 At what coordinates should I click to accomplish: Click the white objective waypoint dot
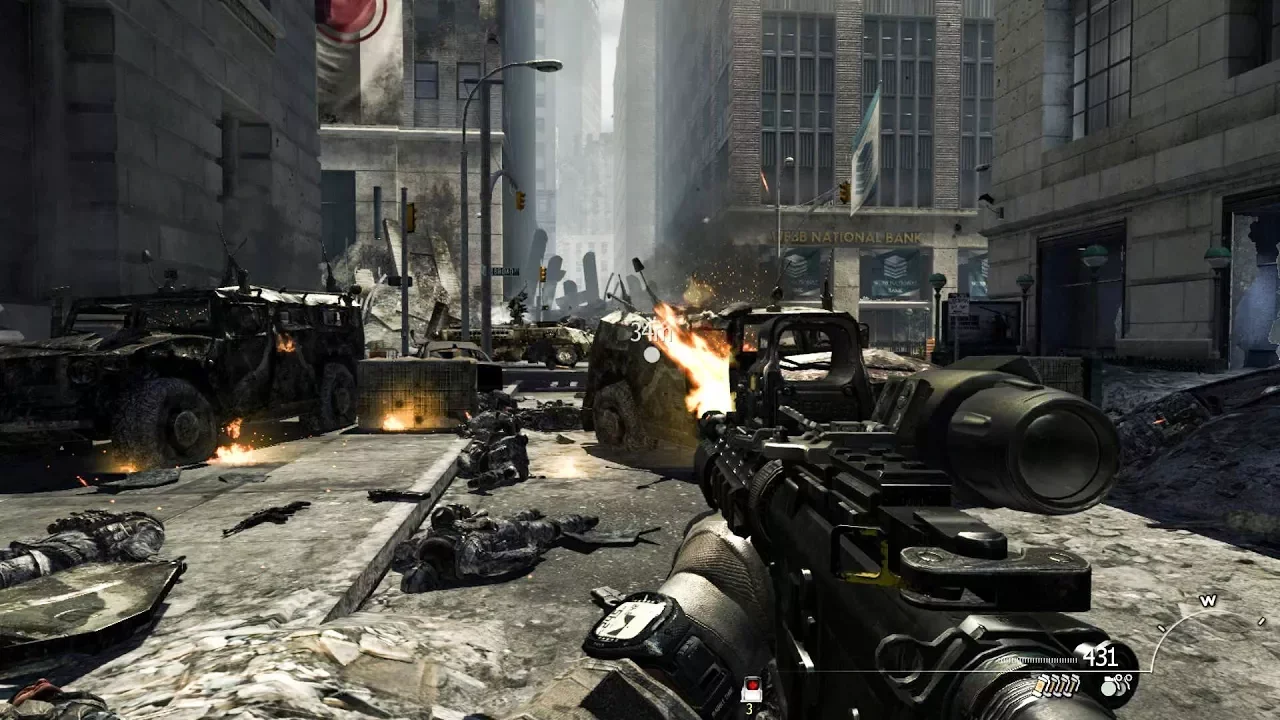click(x=652, y=354)
